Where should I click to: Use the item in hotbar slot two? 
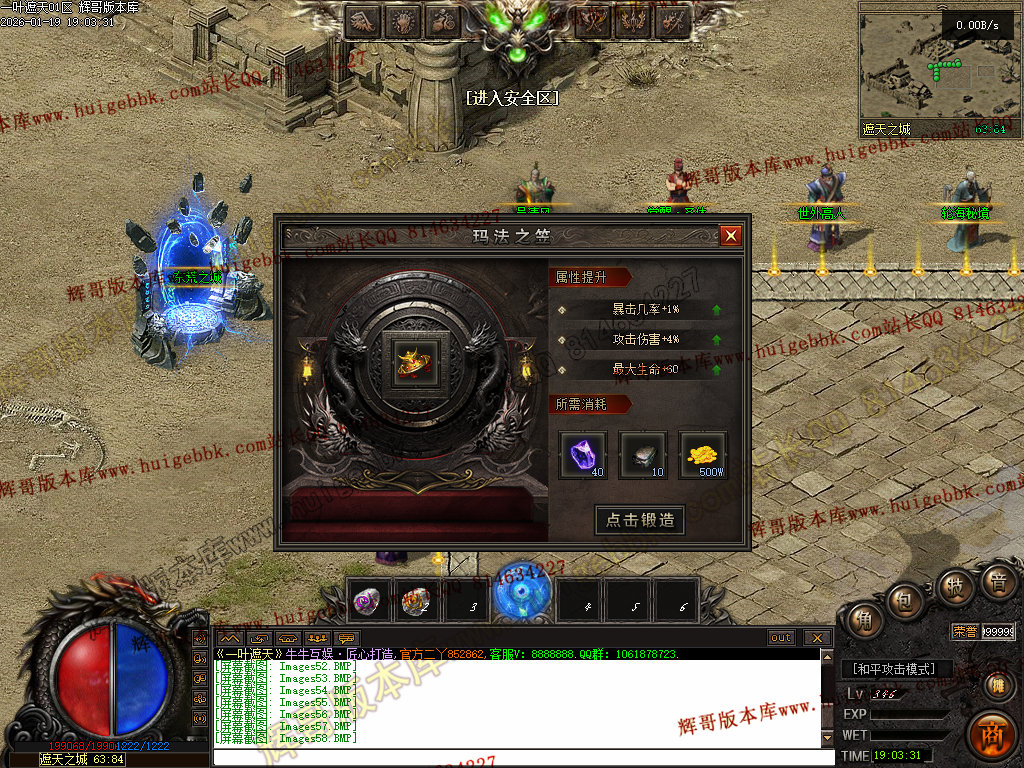coord(415,601)
